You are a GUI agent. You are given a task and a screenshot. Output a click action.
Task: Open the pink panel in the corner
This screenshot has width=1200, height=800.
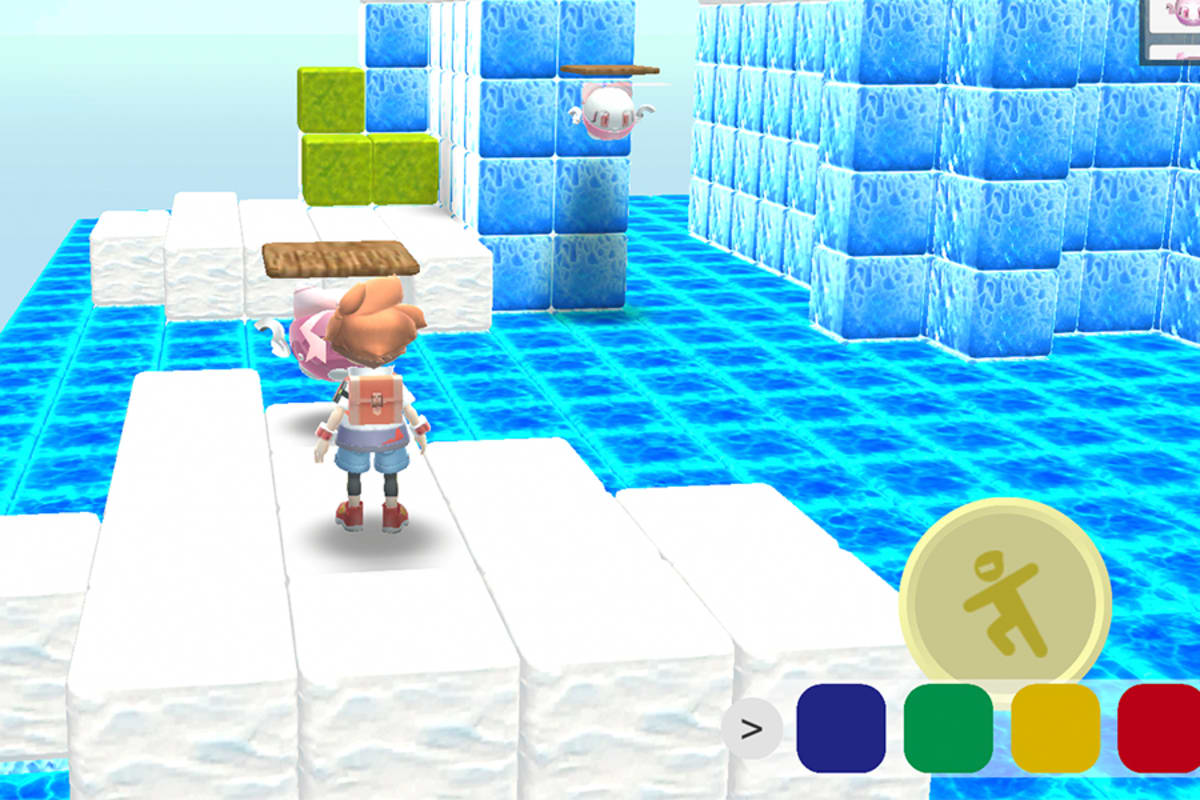[x=1171, y=30]
